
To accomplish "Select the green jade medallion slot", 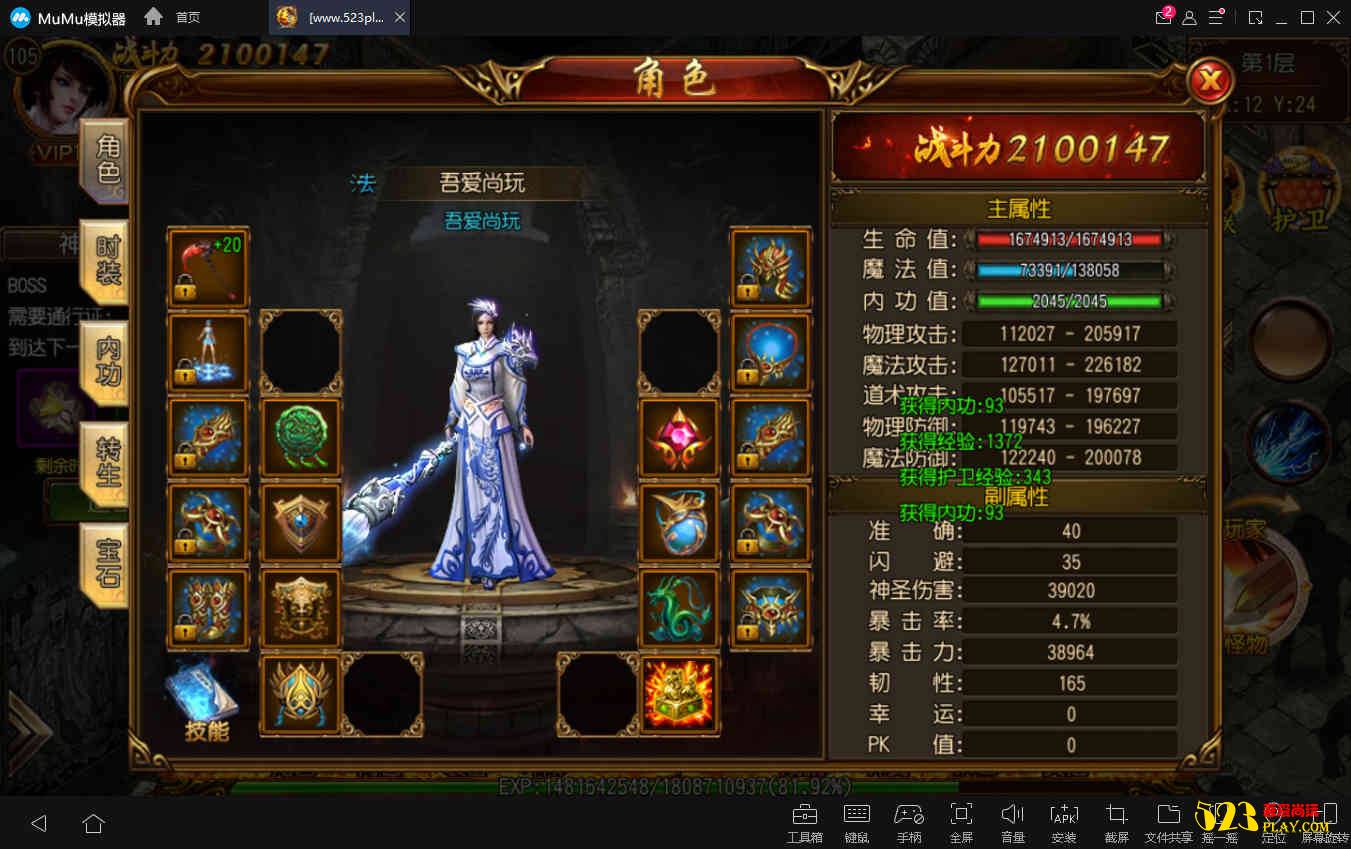I will [301, 437].
